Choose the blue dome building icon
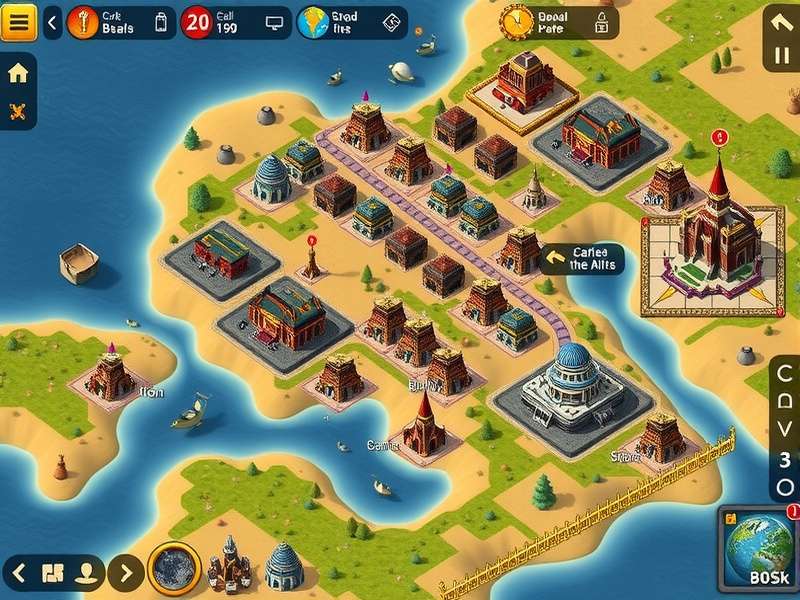Viewport: 800px width, 600px height. click(x=283, y=565)
